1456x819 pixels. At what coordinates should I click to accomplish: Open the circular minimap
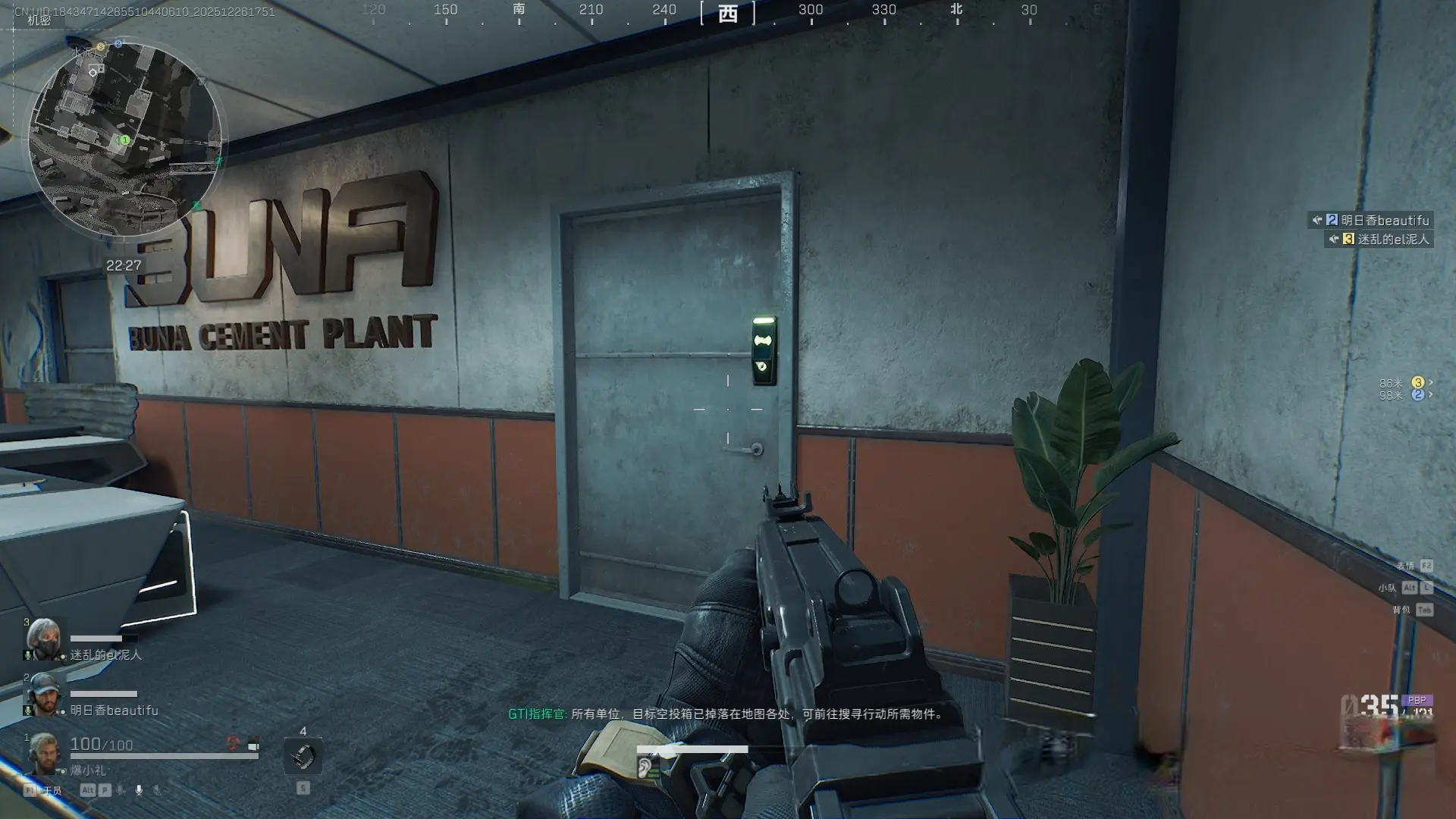click(125, 139)
